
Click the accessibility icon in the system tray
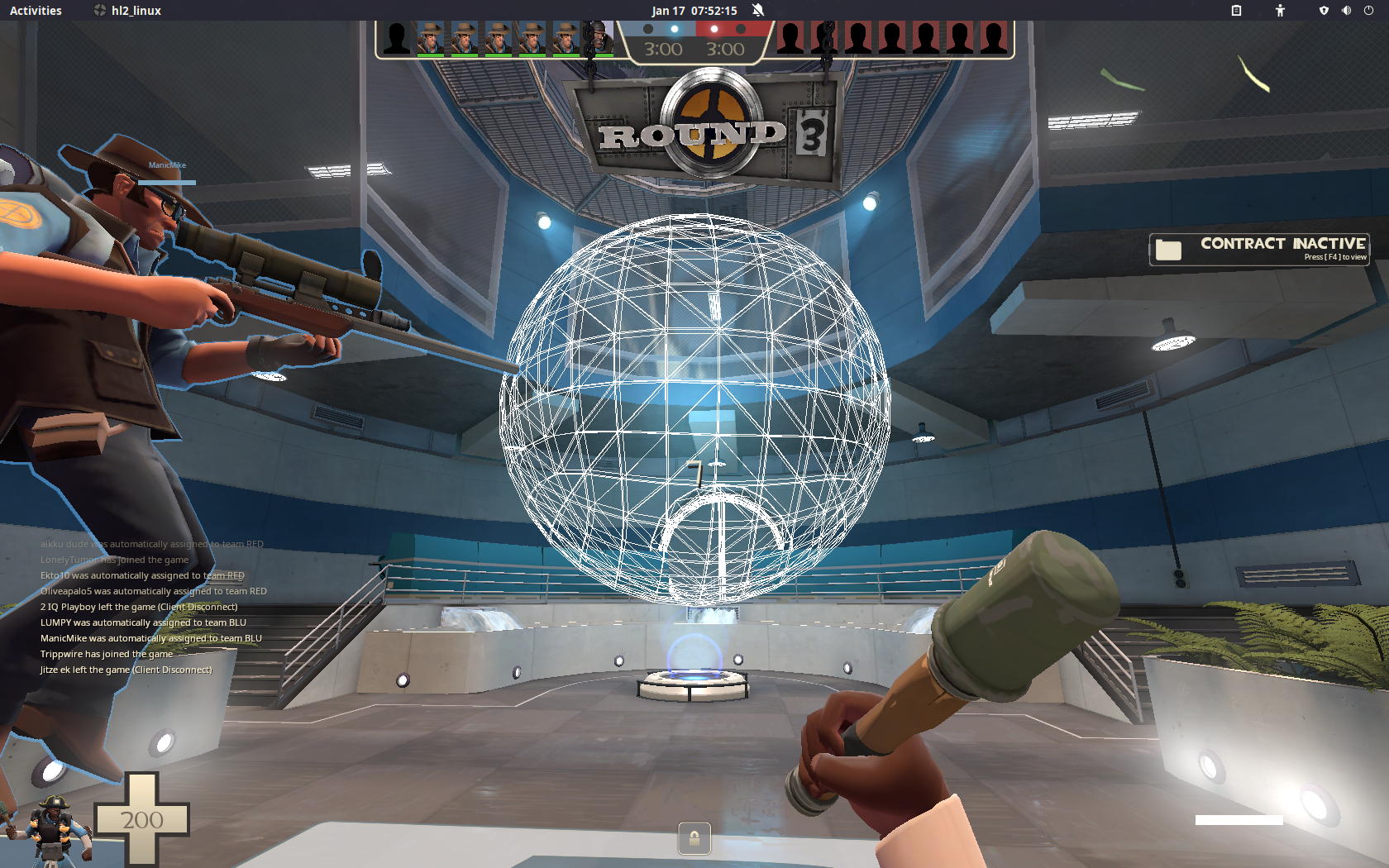point(1279,11)
